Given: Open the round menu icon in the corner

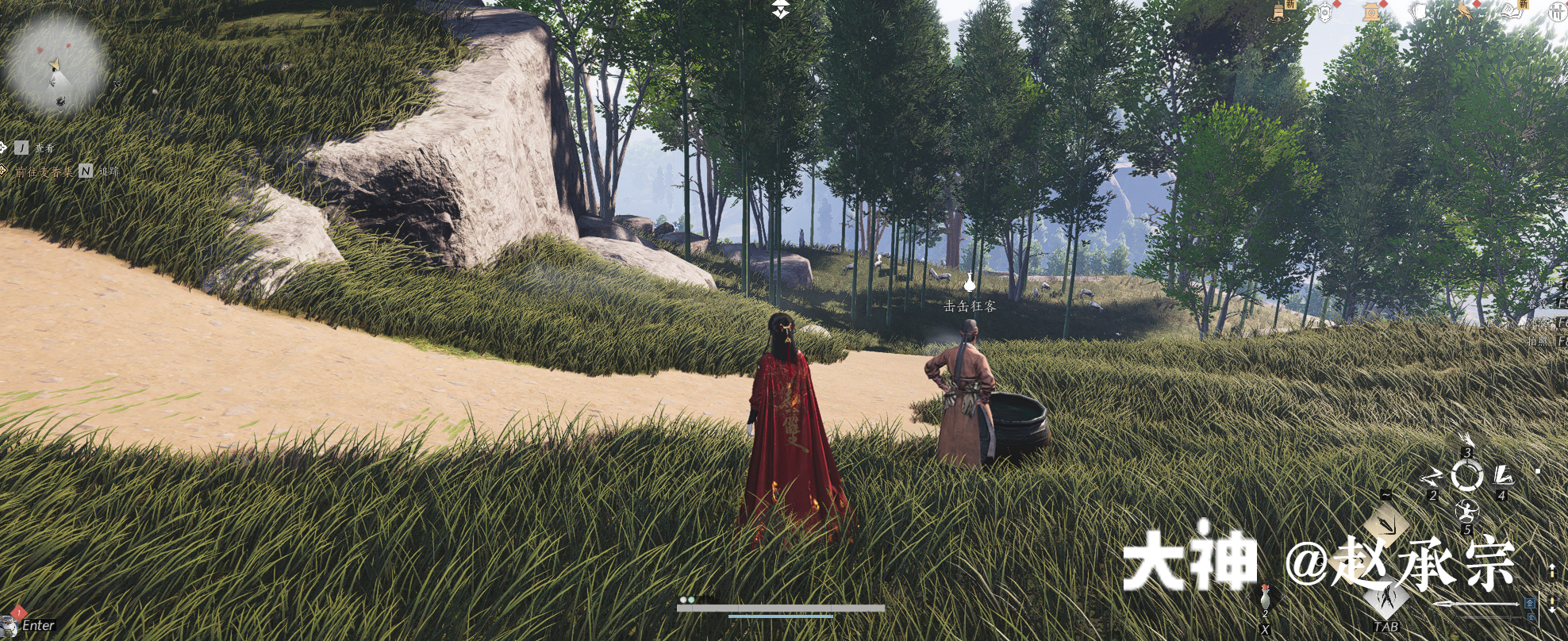Looking at the screenshot, I should click(x=1557, y=12).
